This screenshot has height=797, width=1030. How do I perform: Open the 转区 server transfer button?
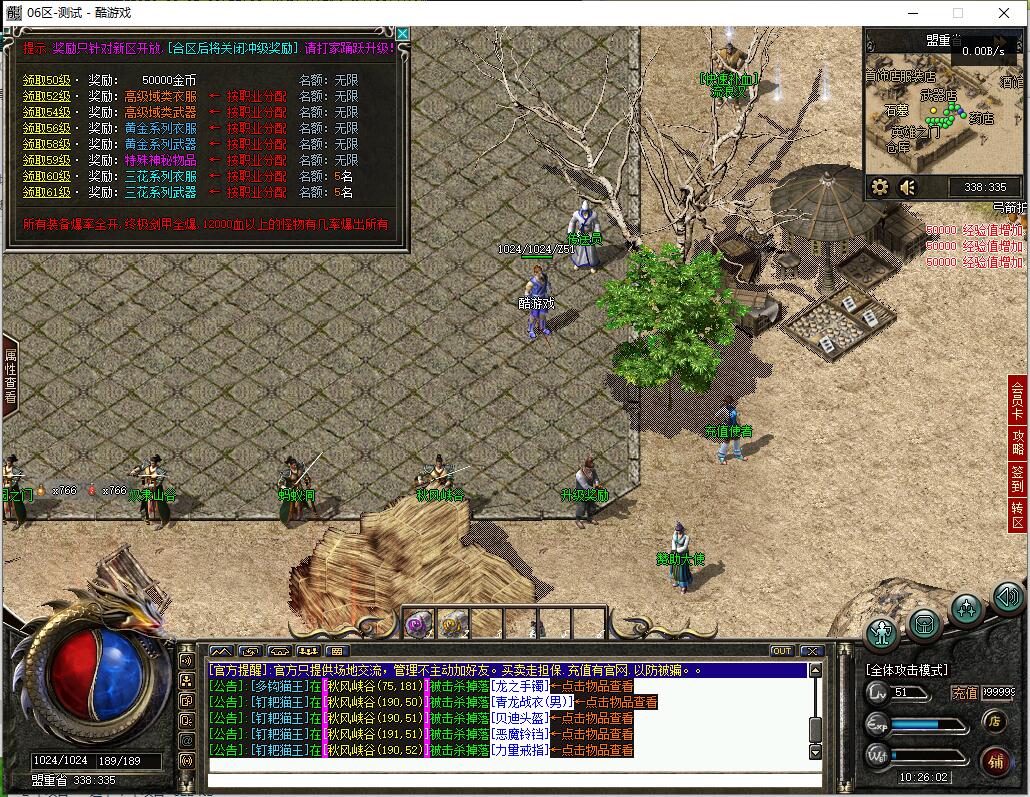[1018, 515]
